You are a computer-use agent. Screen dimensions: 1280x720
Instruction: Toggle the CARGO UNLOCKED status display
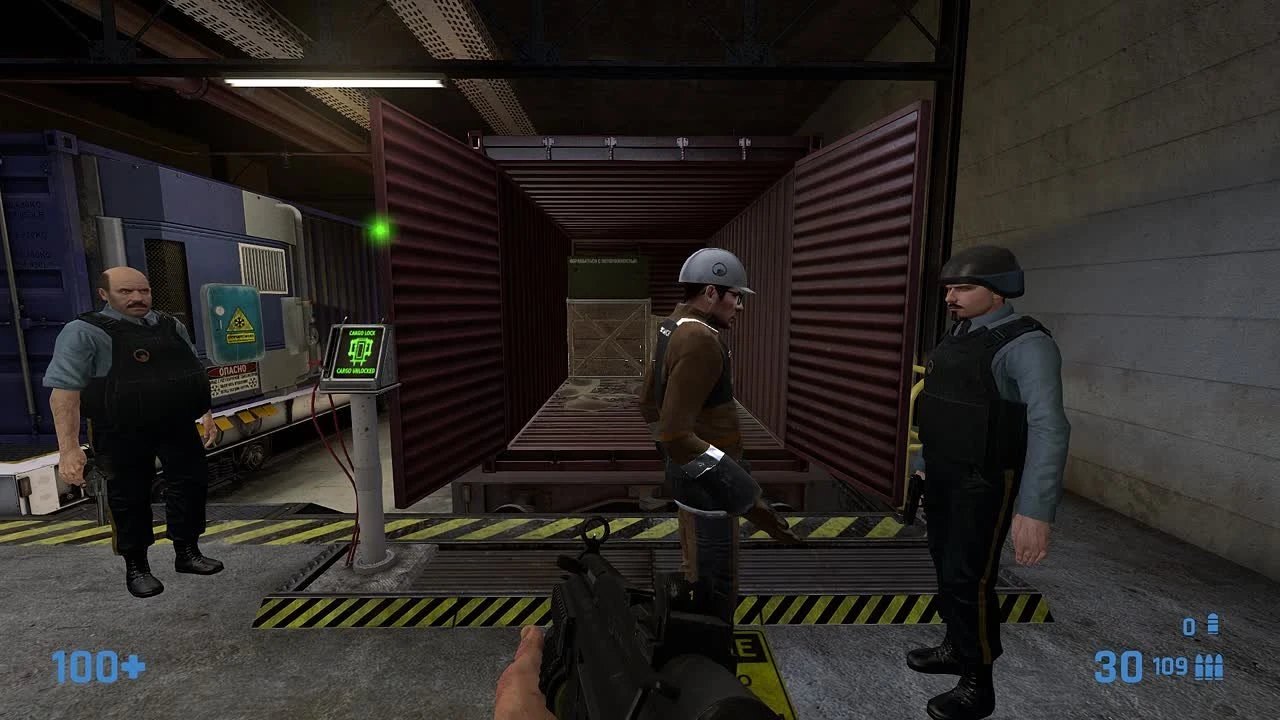click(356, 371)
